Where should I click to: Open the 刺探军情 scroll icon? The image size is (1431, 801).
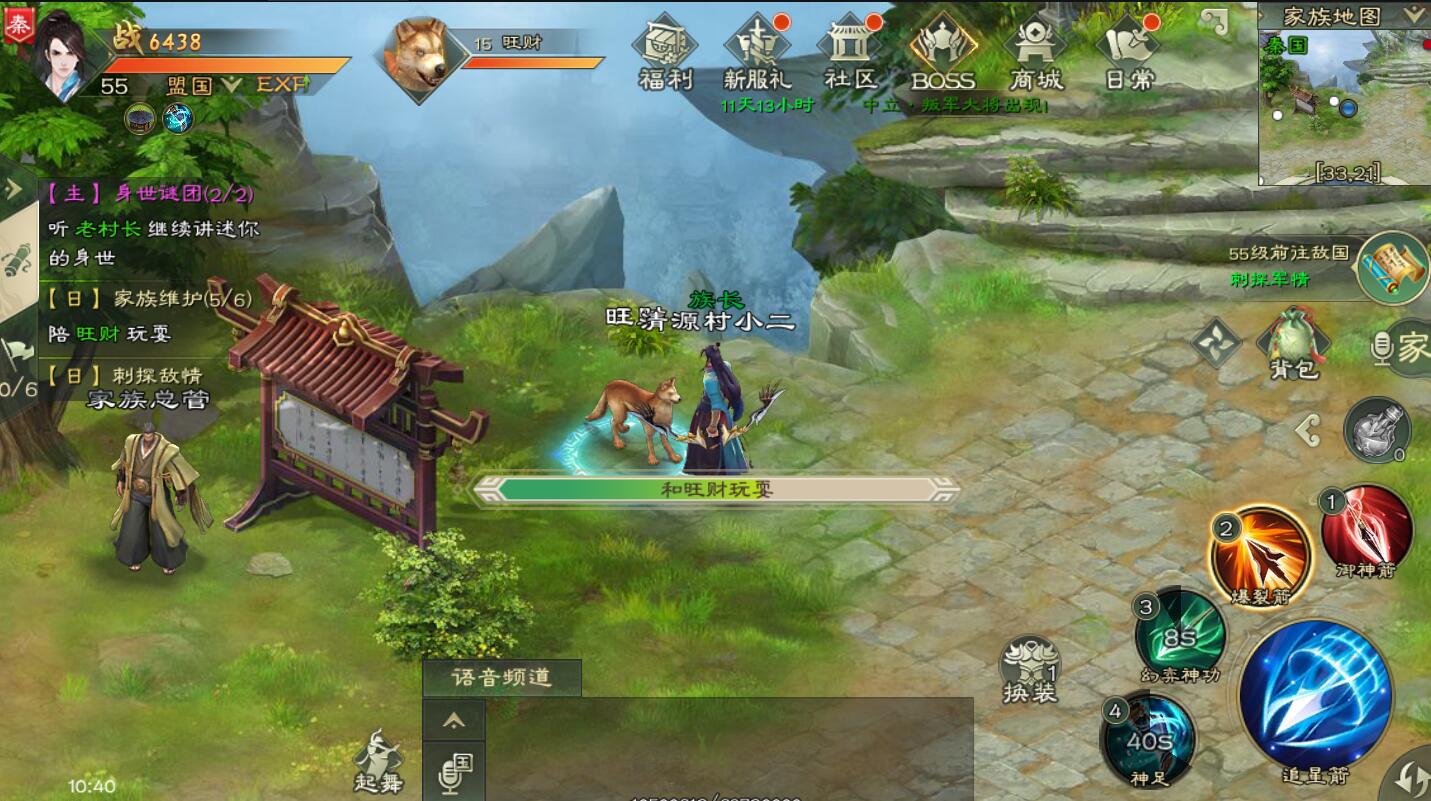[x=1393, y=265]
